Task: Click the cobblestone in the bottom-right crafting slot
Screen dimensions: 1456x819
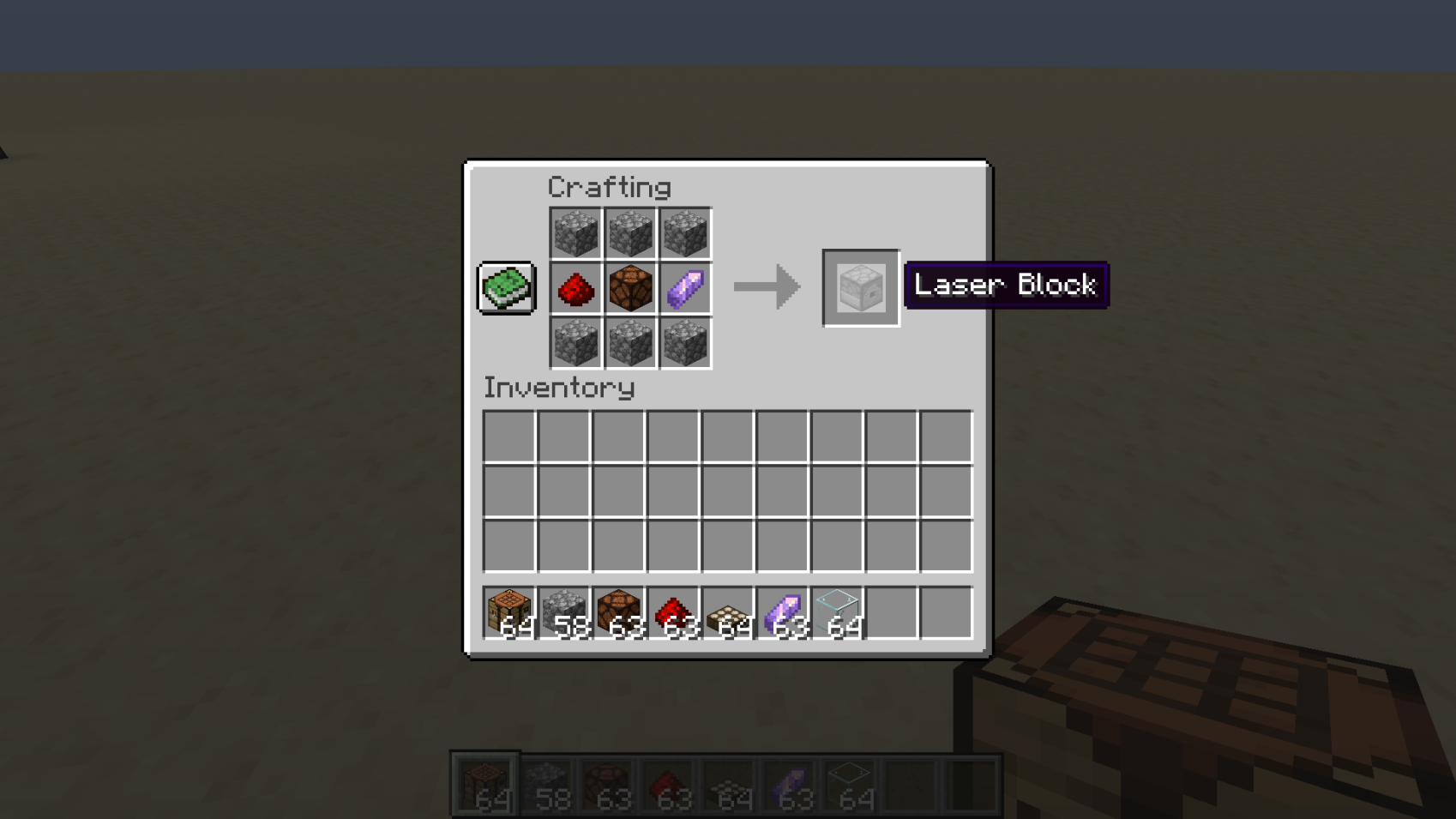Action: pyautogui.click(x=686, y=344)
